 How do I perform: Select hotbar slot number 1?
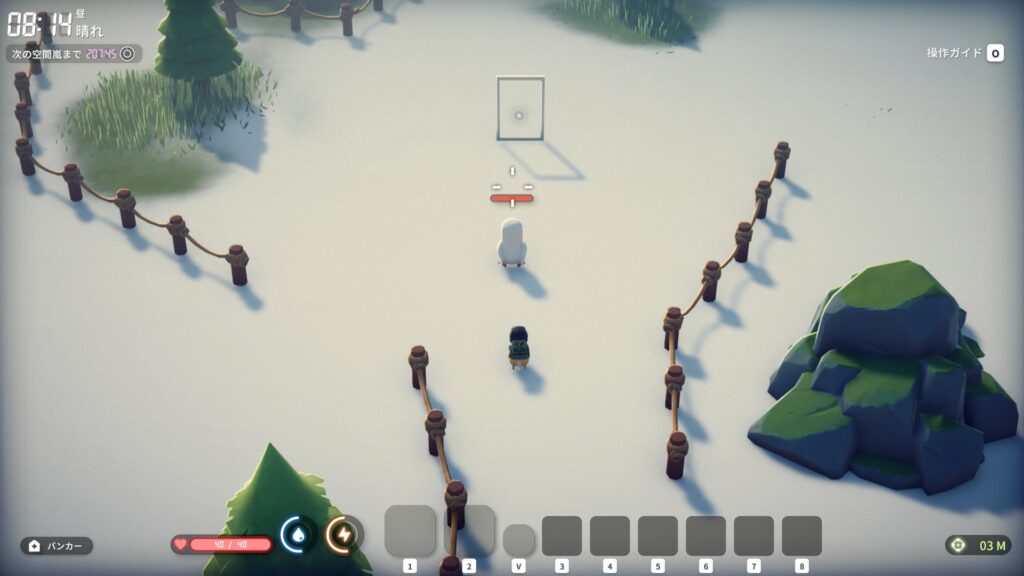coord(410,531)
